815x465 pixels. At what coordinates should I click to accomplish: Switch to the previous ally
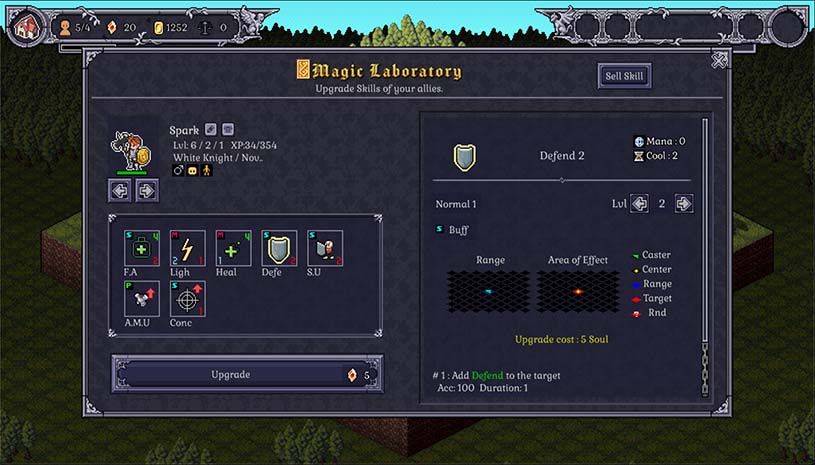click(120, 190)
